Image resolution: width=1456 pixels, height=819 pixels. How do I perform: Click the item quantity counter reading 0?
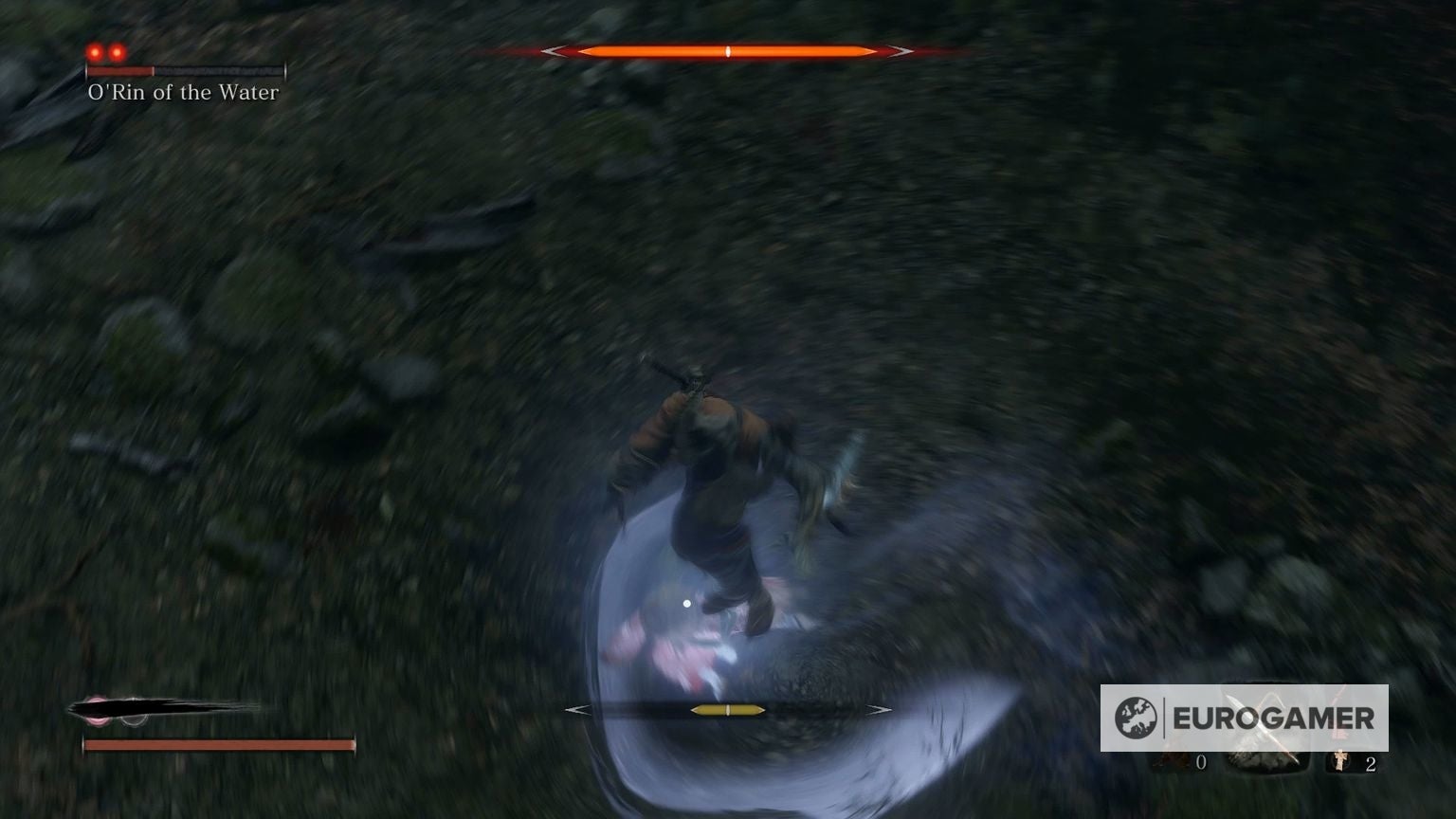(1200, 762)
